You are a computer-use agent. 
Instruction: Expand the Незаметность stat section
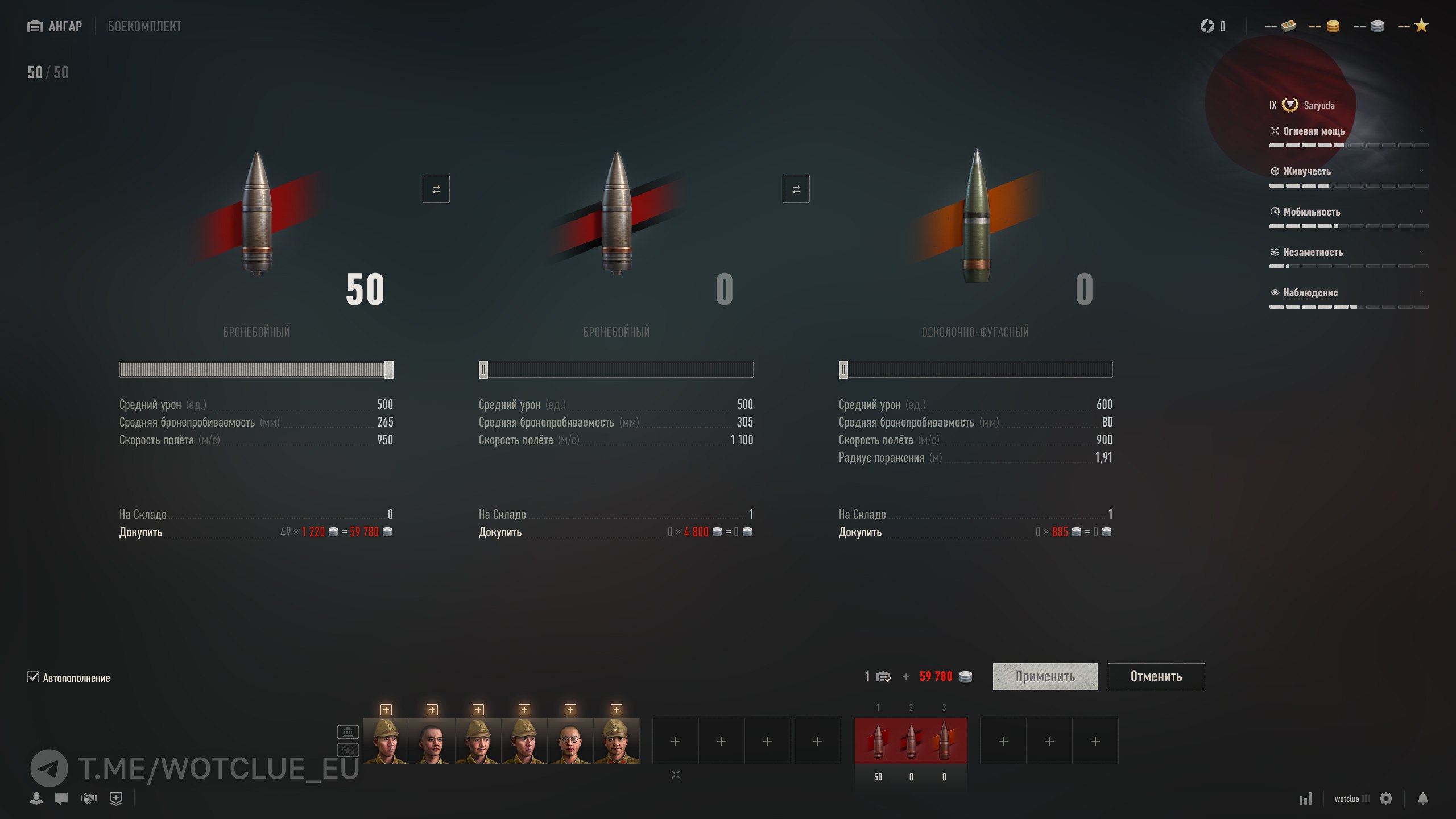coord(1348,252)
